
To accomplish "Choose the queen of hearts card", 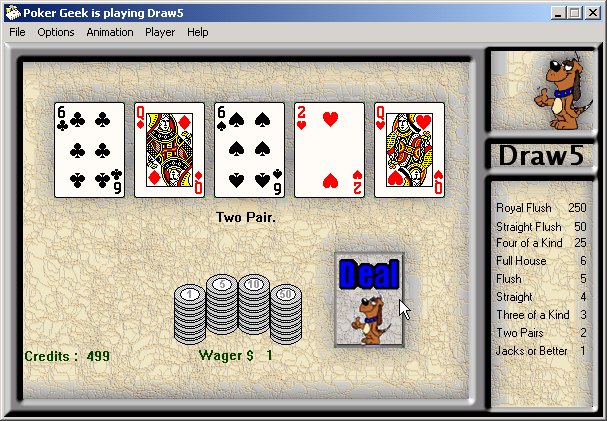I will click(409, 150).
